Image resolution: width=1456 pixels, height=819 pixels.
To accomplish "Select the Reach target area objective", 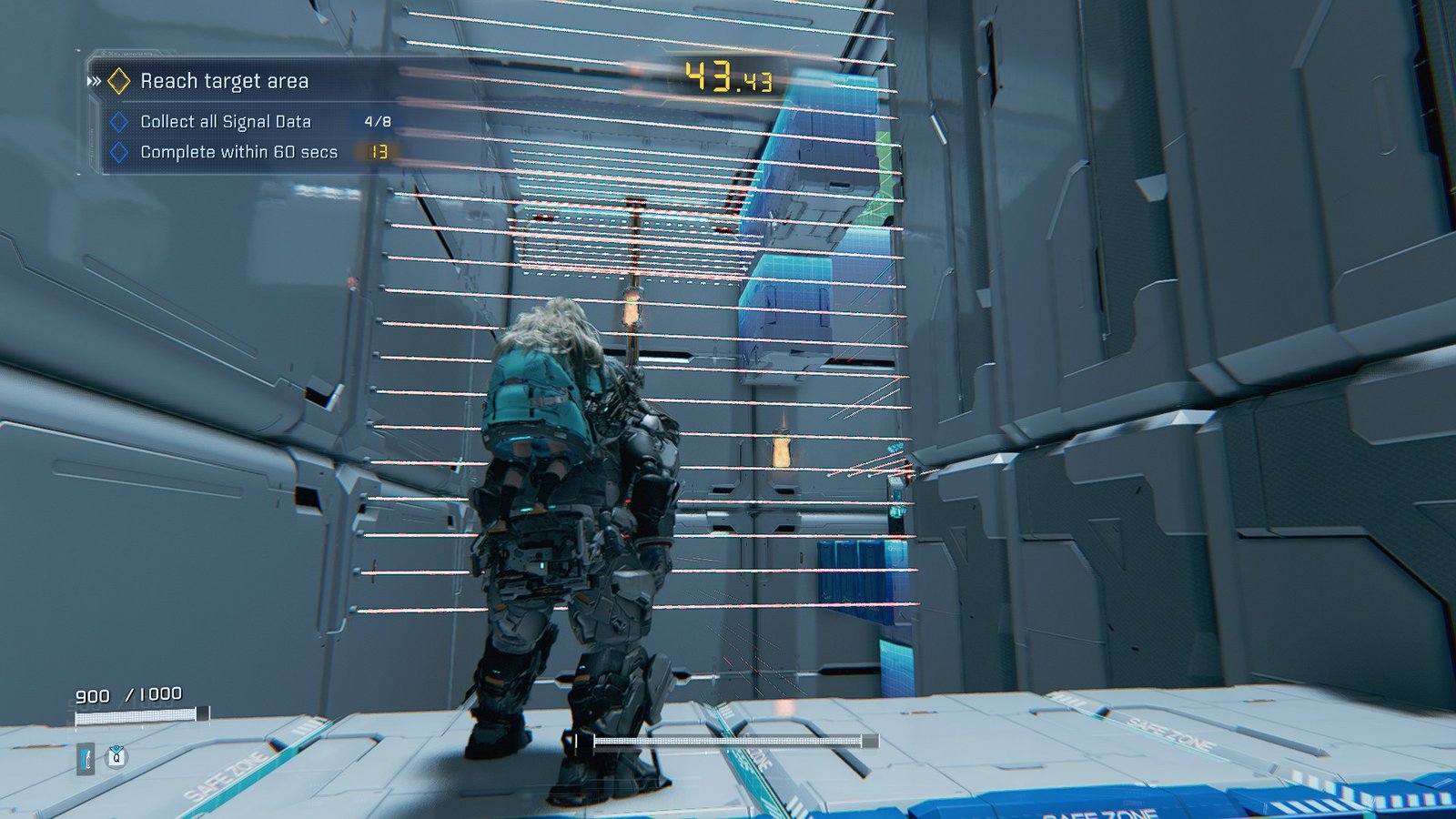I will click(x=224, y=82).
